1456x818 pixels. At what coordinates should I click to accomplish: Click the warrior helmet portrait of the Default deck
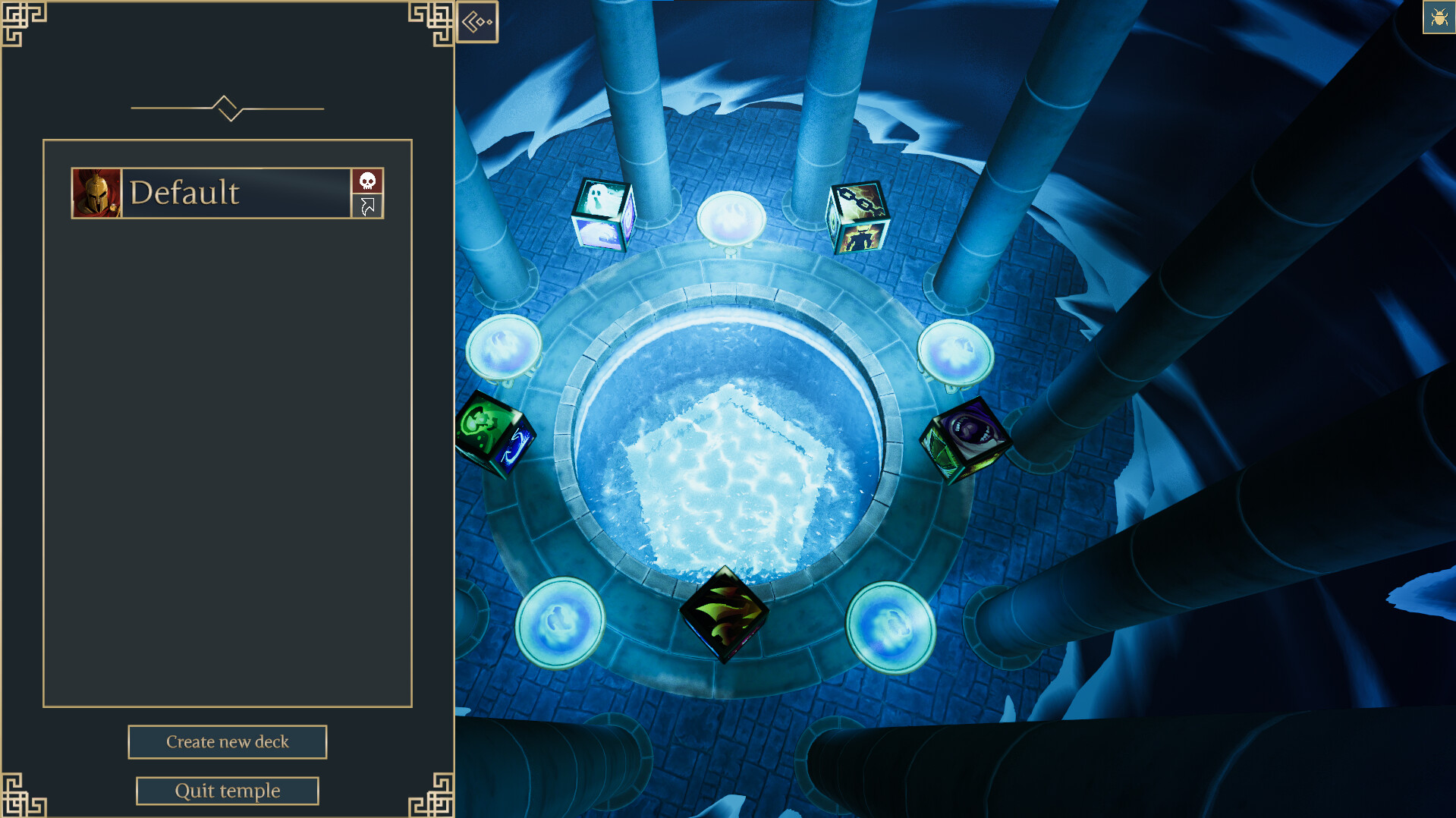coord(97,192)
